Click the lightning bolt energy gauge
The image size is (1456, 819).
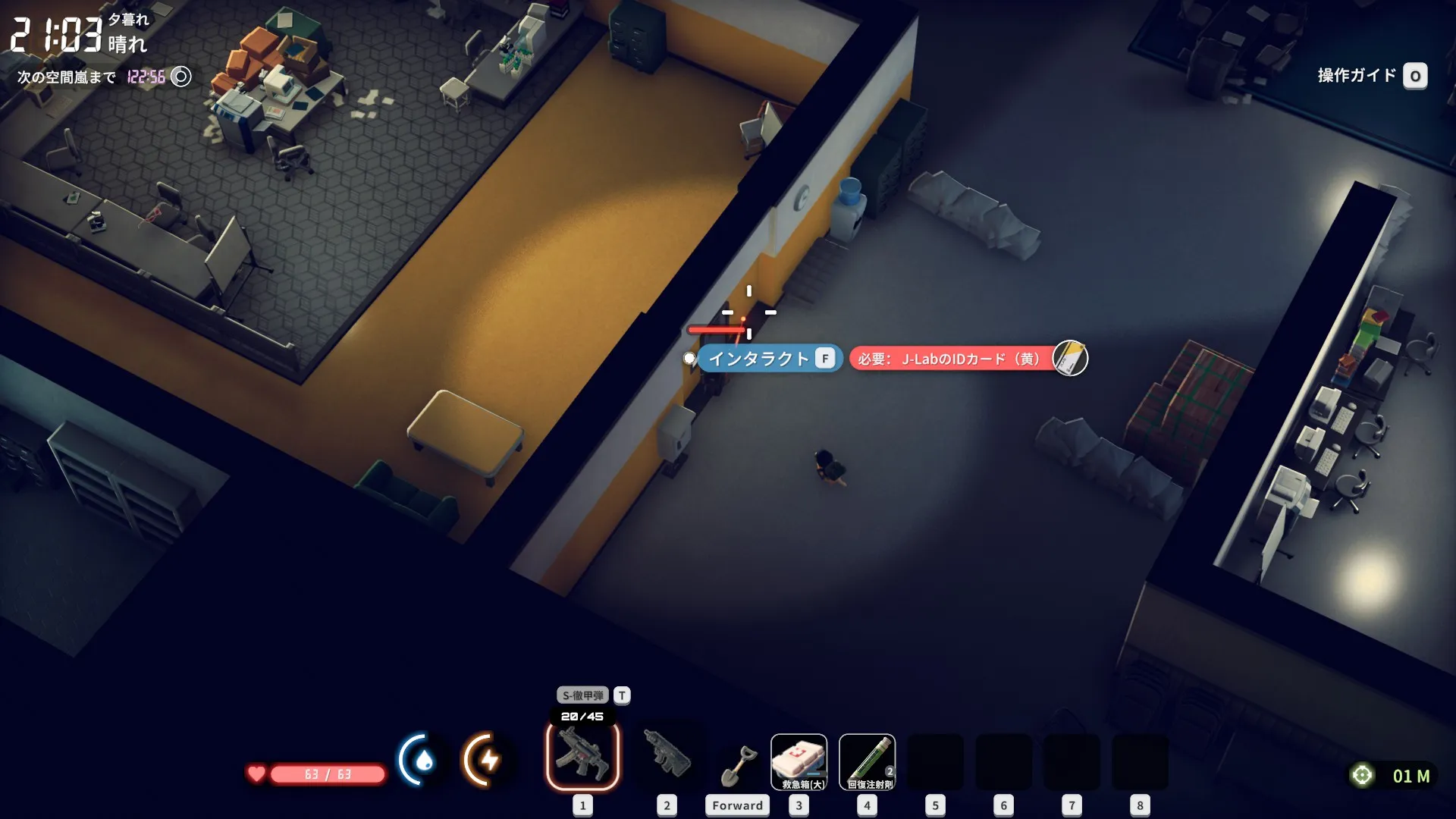click(488, 759)
